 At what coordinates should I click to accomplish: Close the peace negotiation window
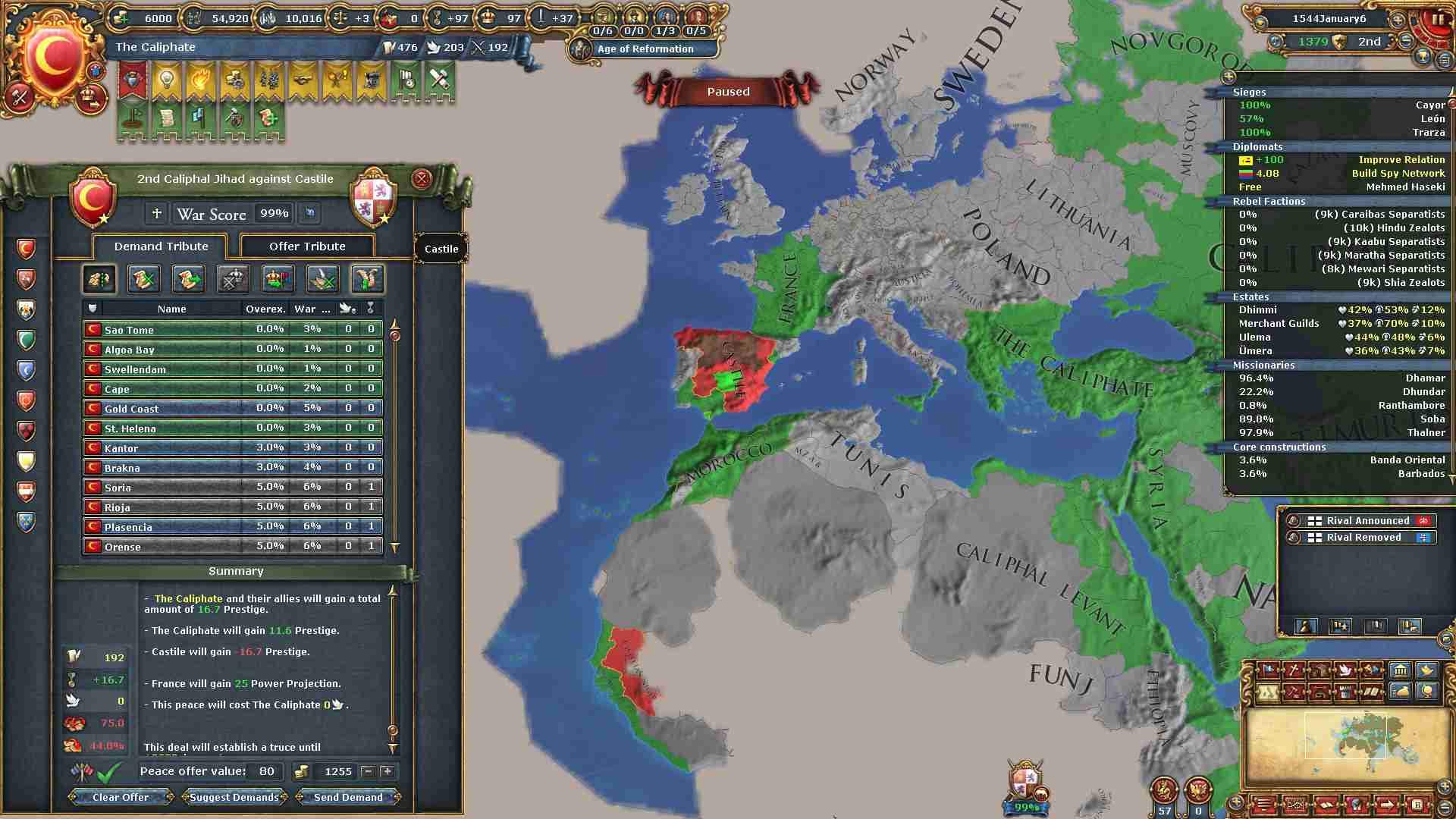(x=422, y=179)
